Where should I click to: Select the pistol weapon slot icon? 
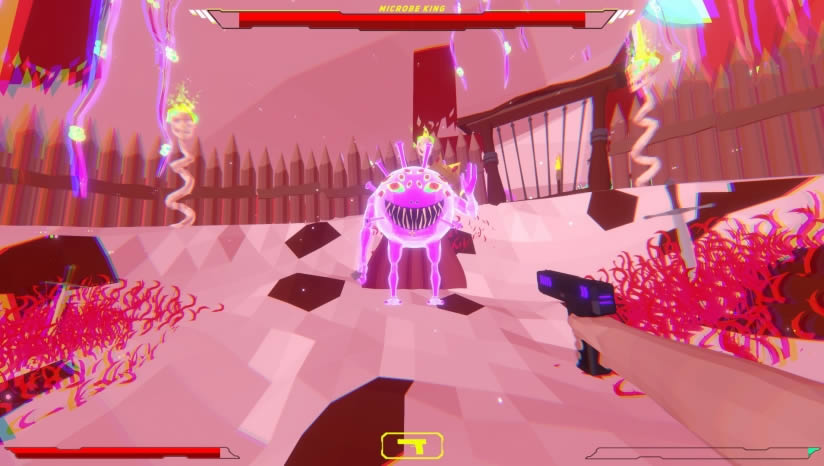click(x=412, y=445)
